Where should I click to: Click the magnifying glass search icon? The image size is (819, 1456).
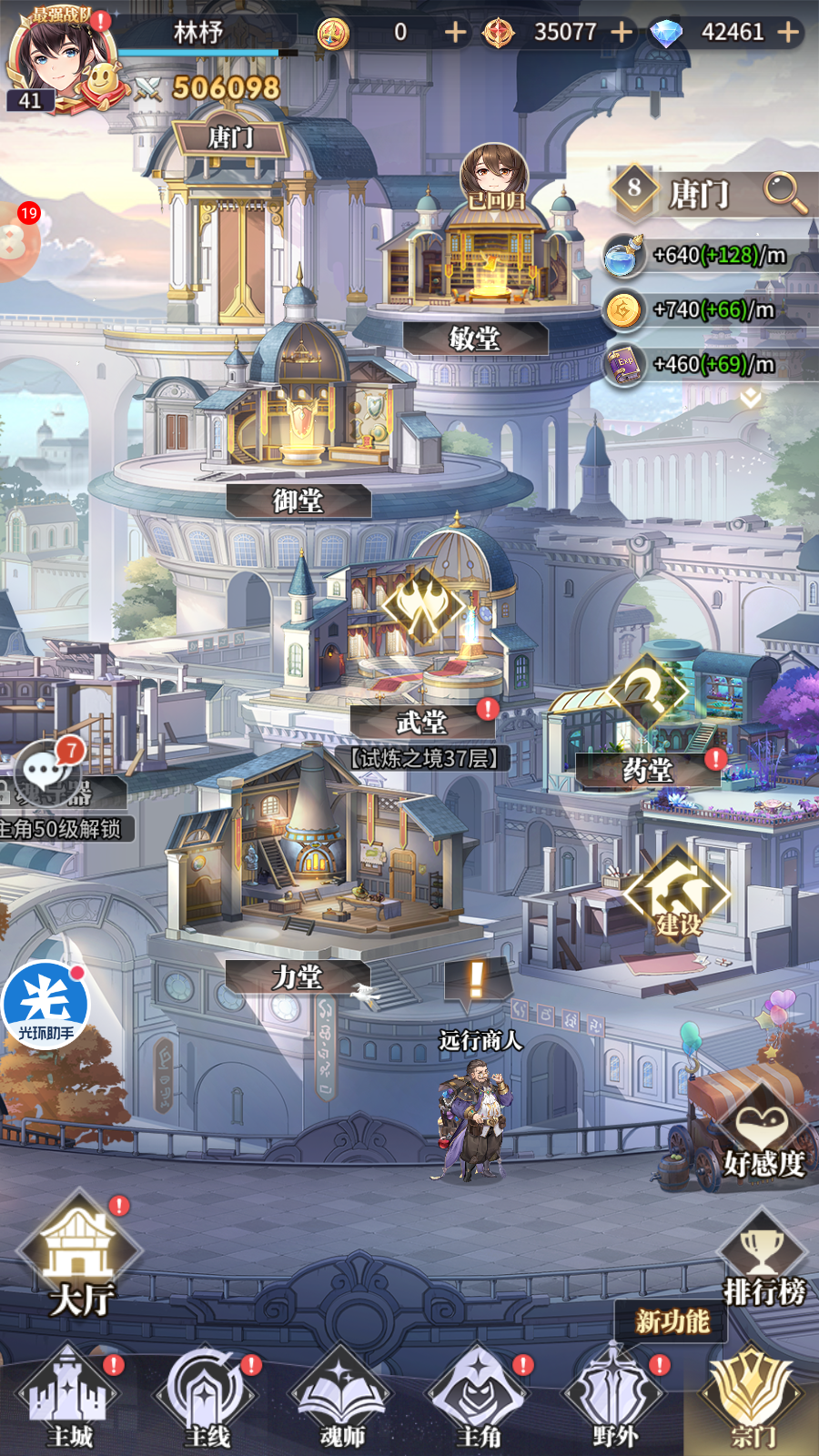coord(783,193)
